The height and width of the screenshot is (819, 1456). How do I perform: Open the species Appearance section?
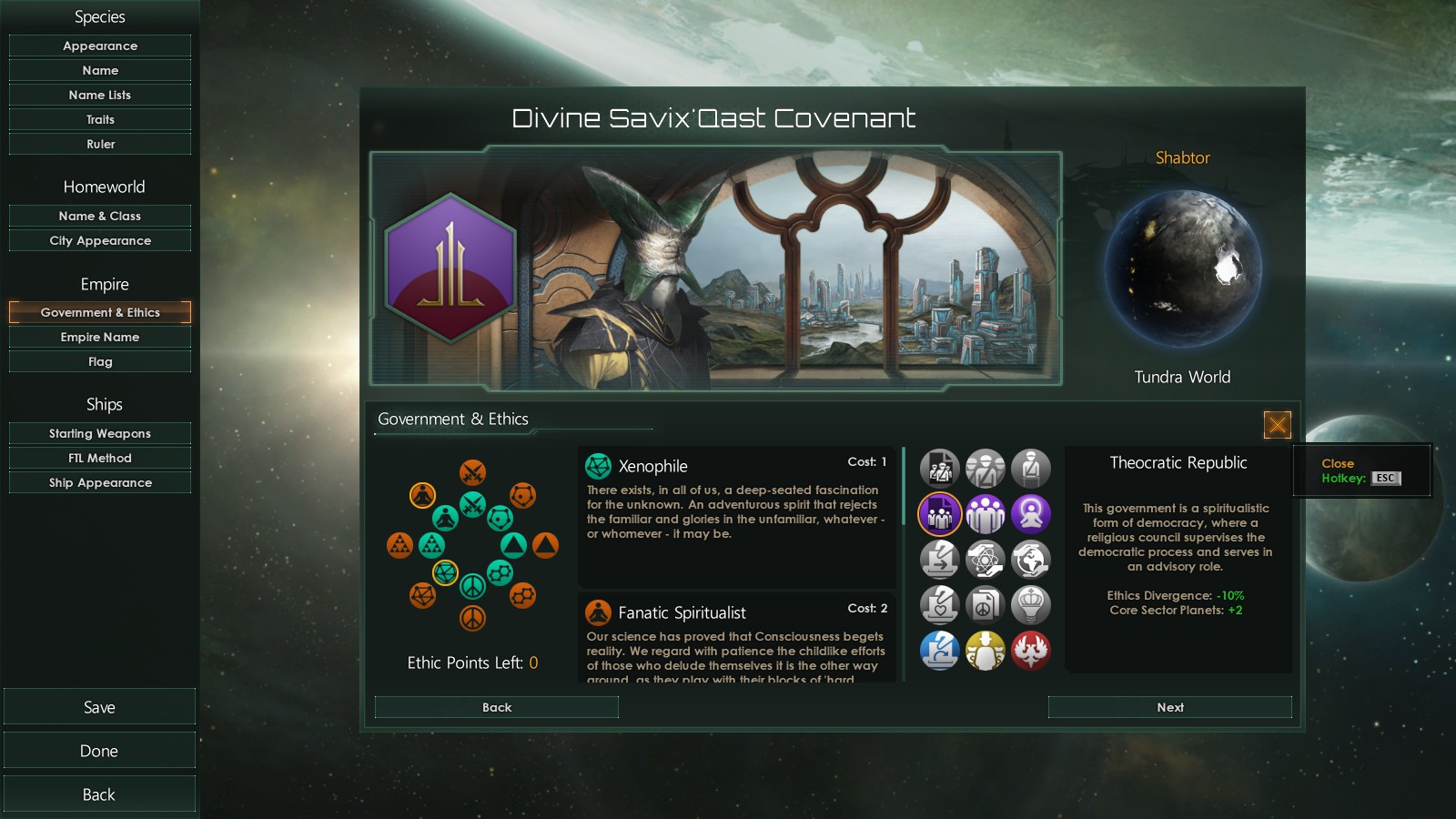coord(100,45)
